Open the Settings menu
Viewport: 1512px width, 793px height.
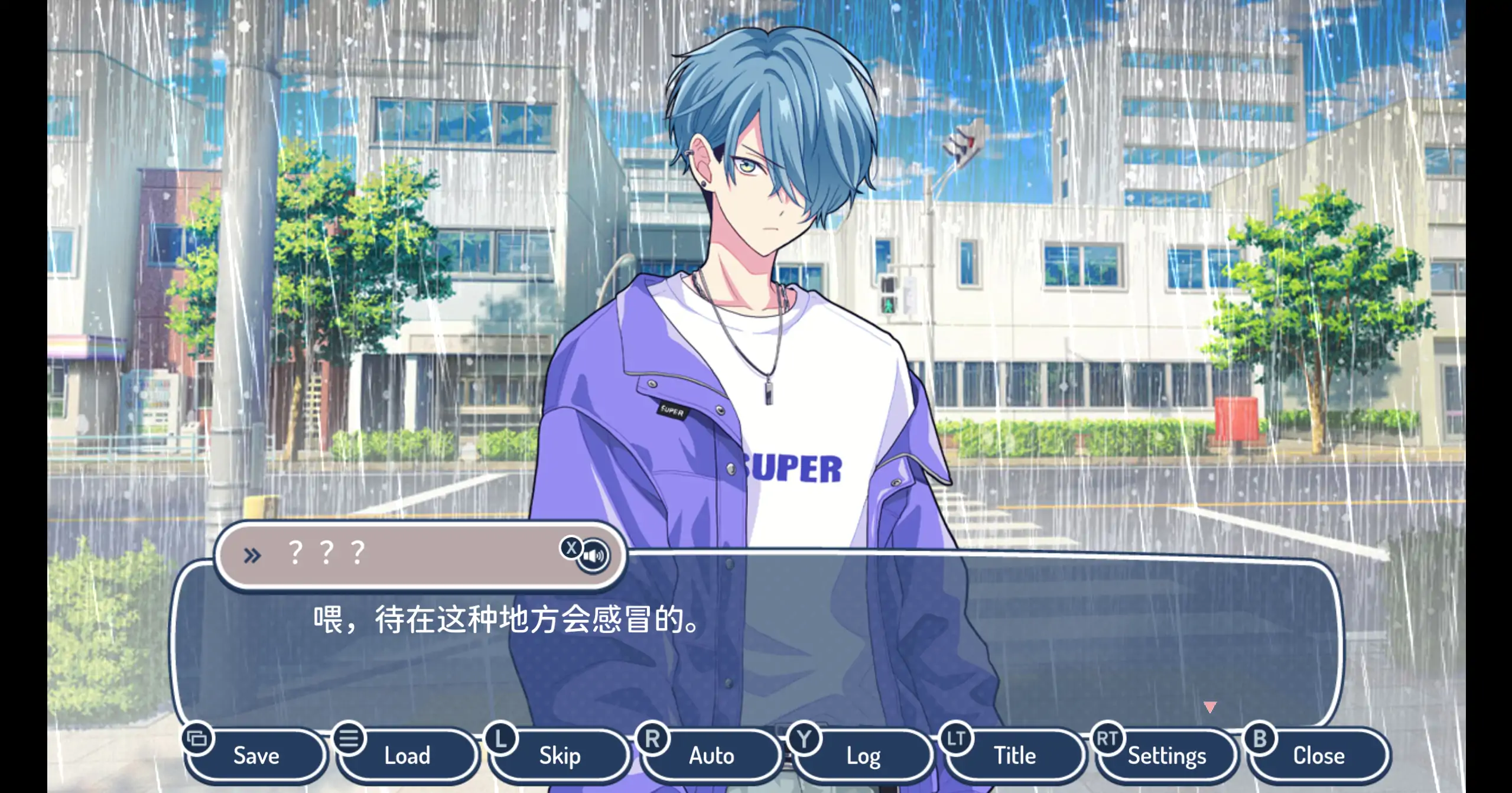coord(1166,756)
